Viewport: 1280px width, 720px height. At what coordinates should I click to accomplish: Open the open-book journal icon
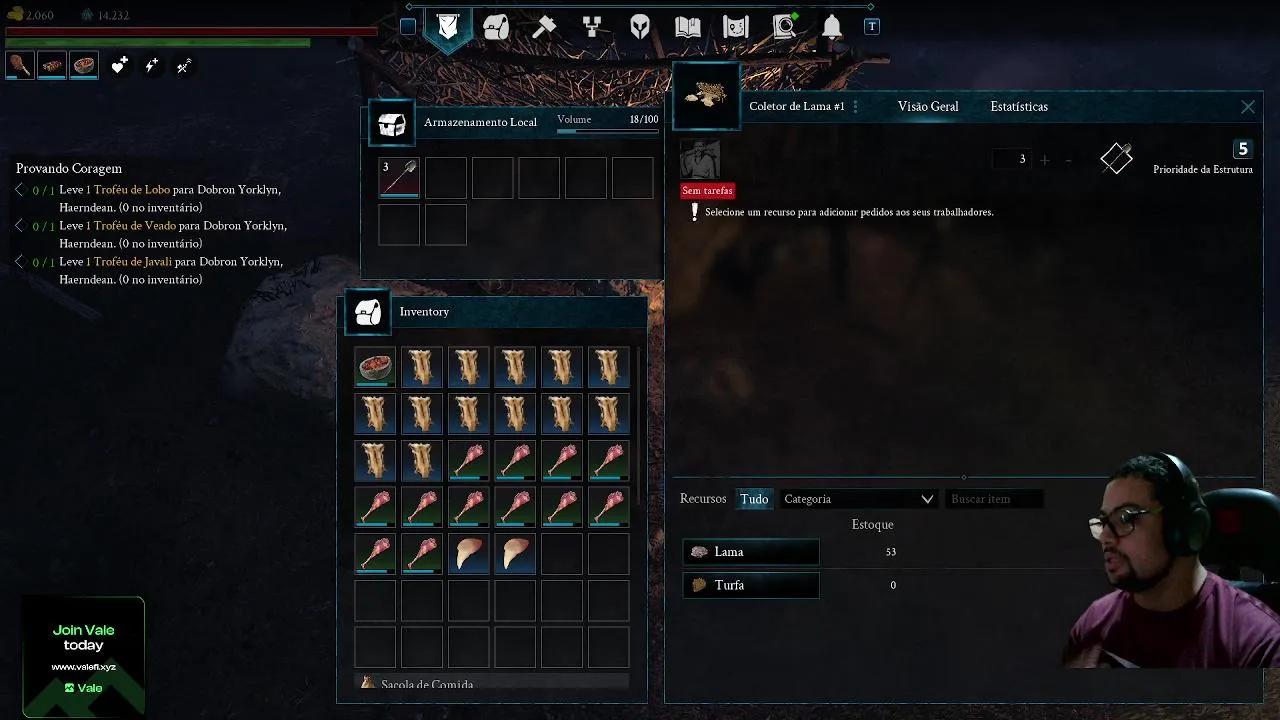(x=688, y=27)
